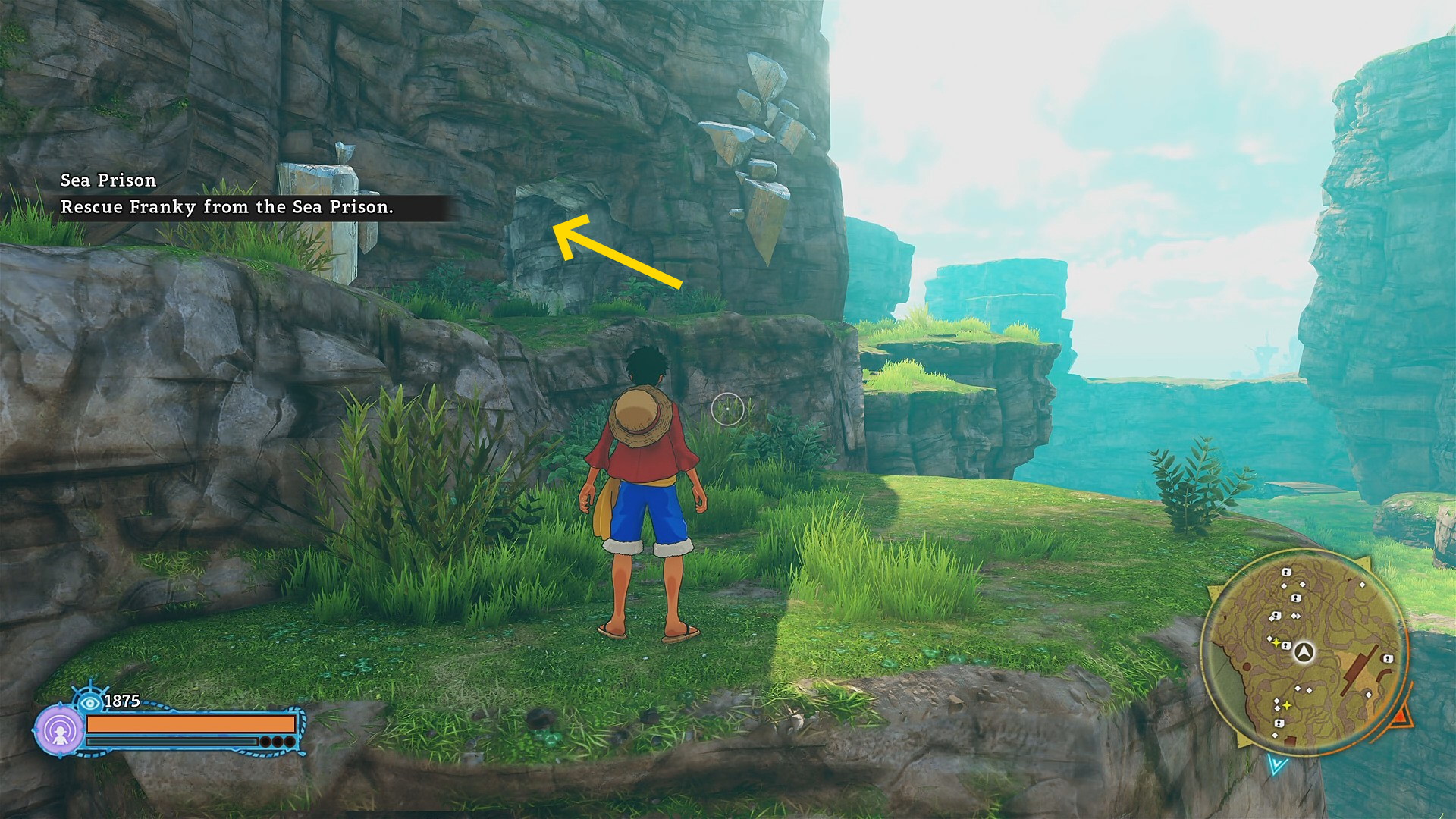Open the circular minimap
This screenshot has height=819, width=1456.
pyautogui.click(x=1304, y=652)
